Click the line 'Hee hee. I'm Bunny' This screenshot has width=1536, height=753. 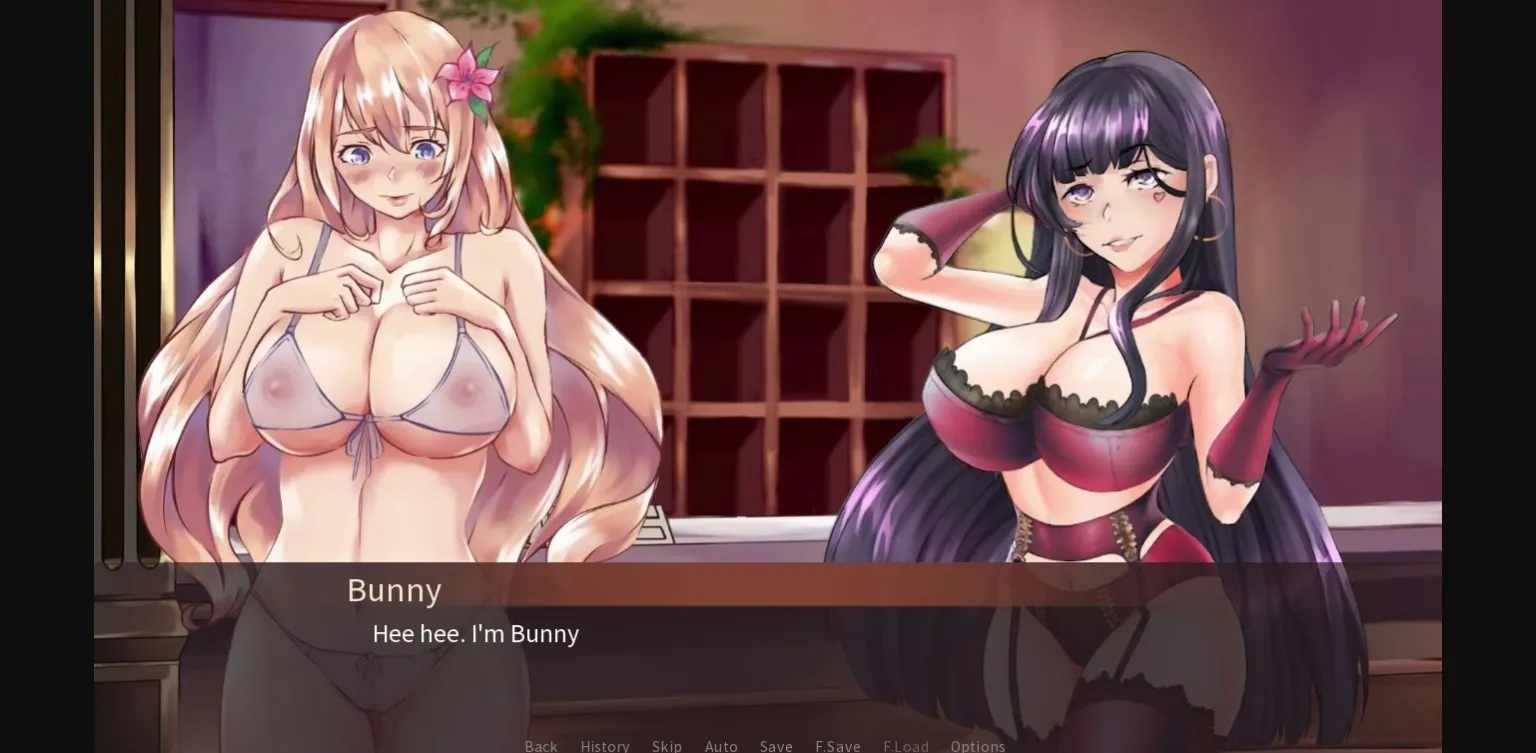point(476,633)
